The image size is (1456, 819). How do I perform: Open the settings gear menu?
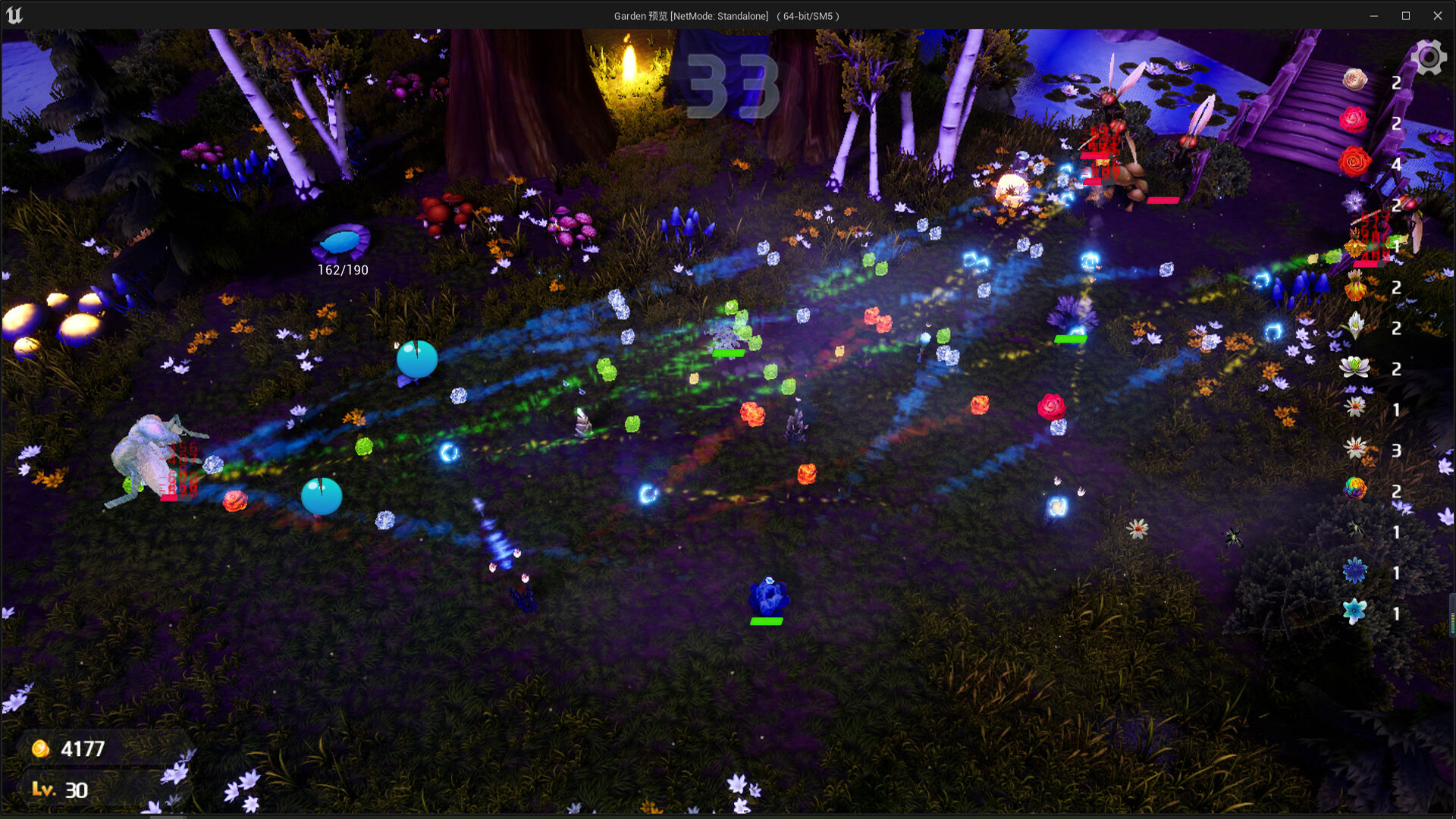coord(1429,57)
